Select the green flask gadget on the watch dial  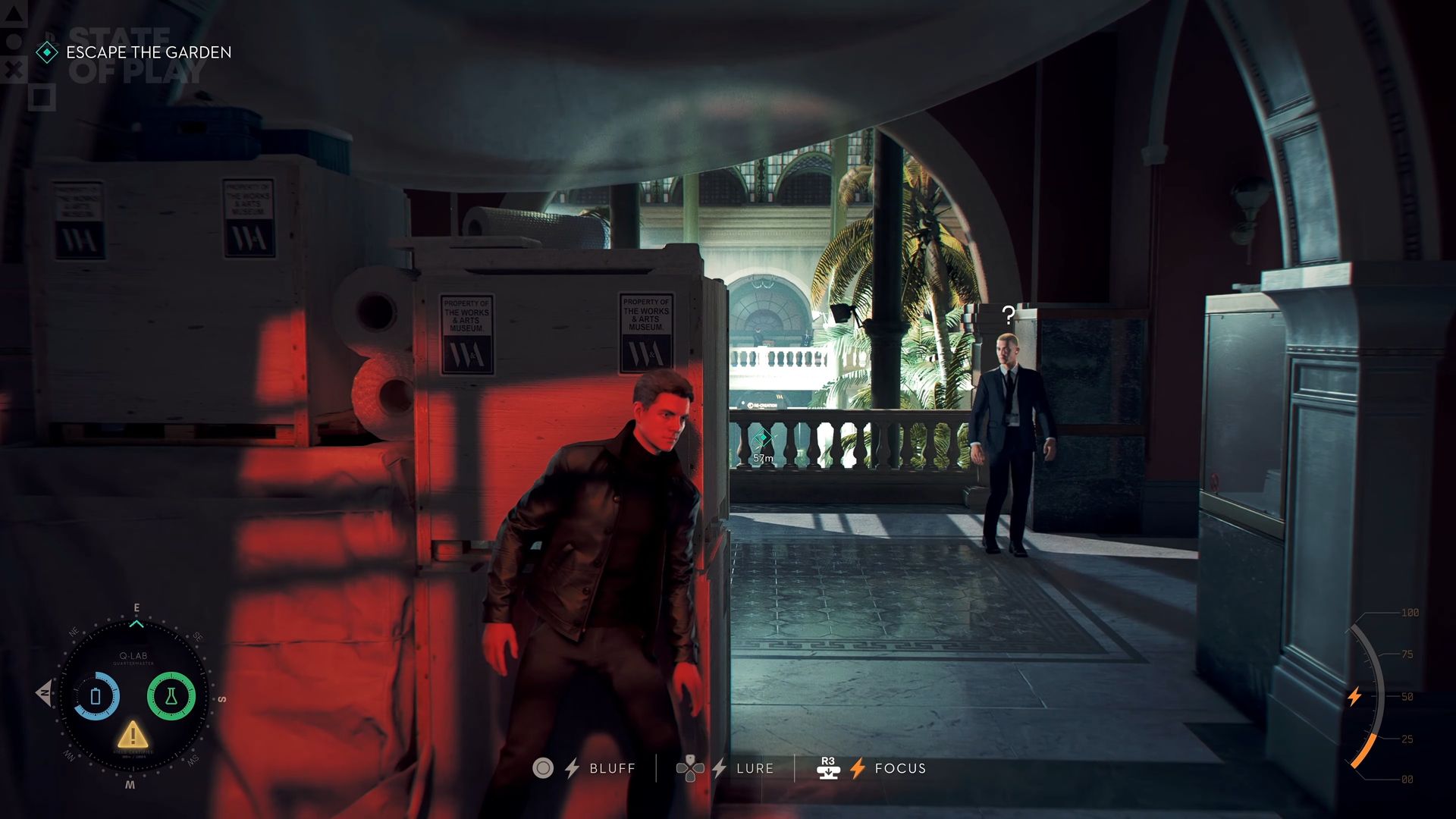coord(171,696)
